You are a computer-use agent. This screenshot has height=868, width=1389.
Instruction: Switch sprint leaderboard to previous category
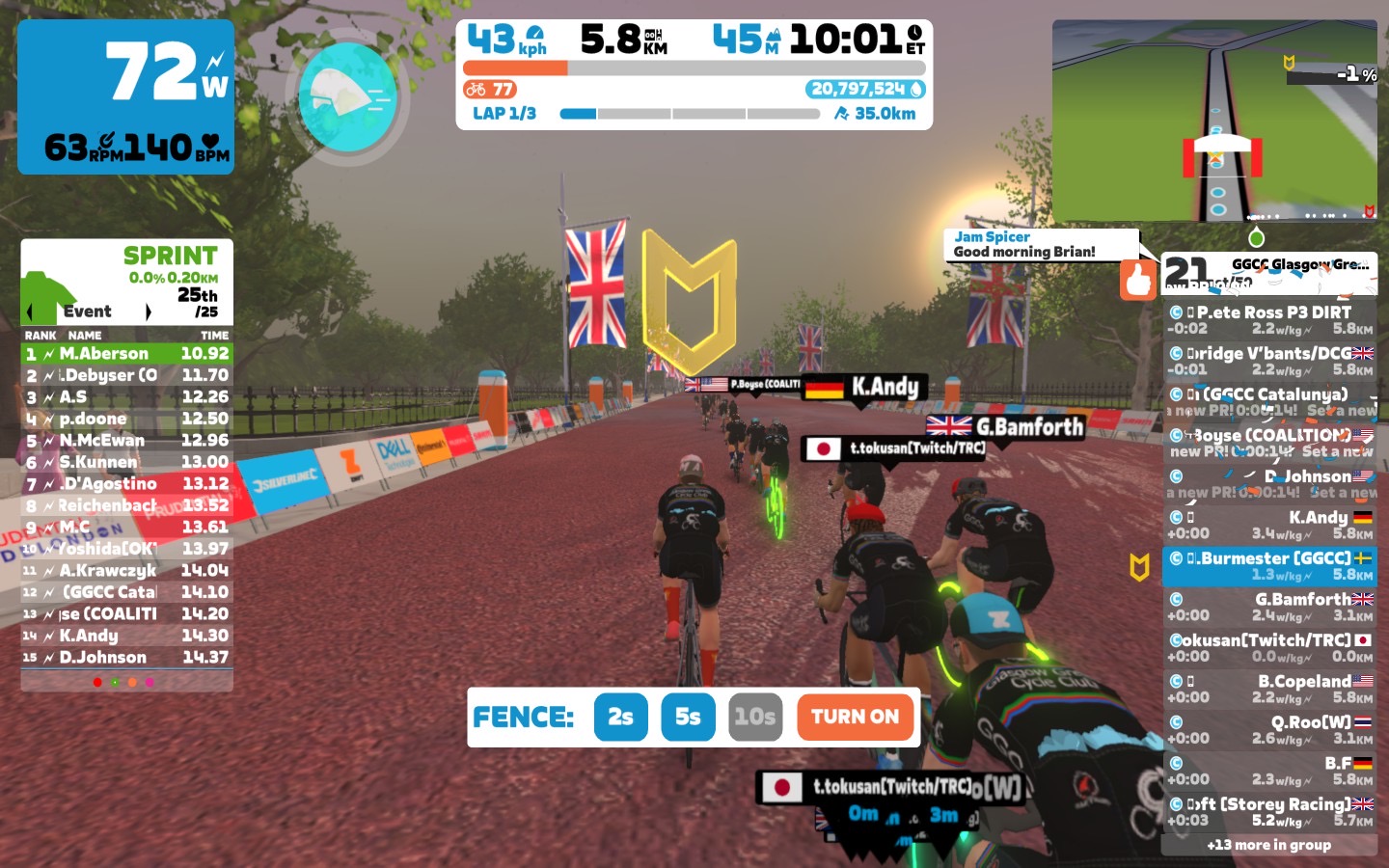tap(30, 312)
